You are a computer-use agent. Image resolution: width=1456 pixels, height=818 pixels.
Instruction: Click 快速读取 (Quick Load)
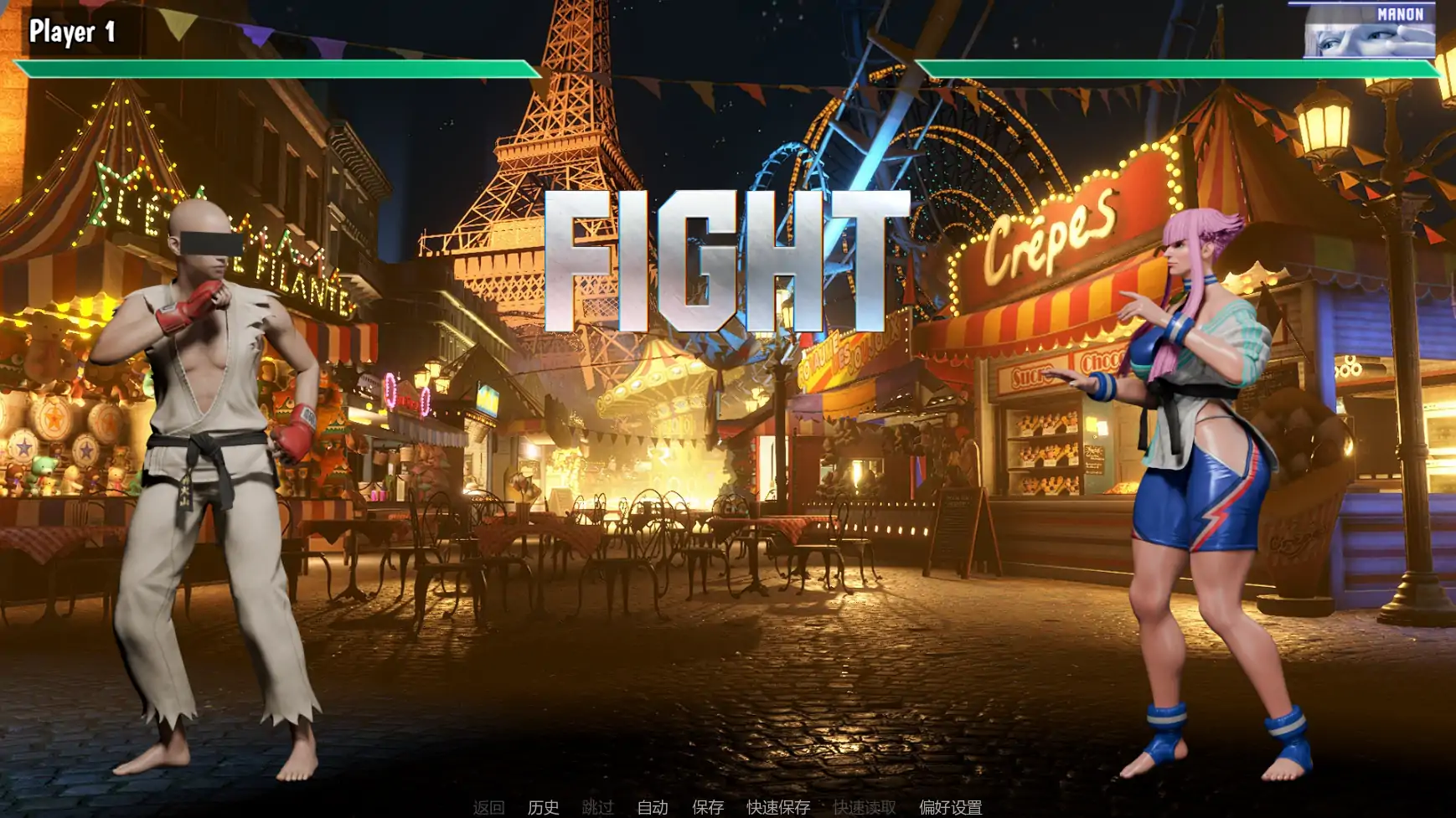865,809
